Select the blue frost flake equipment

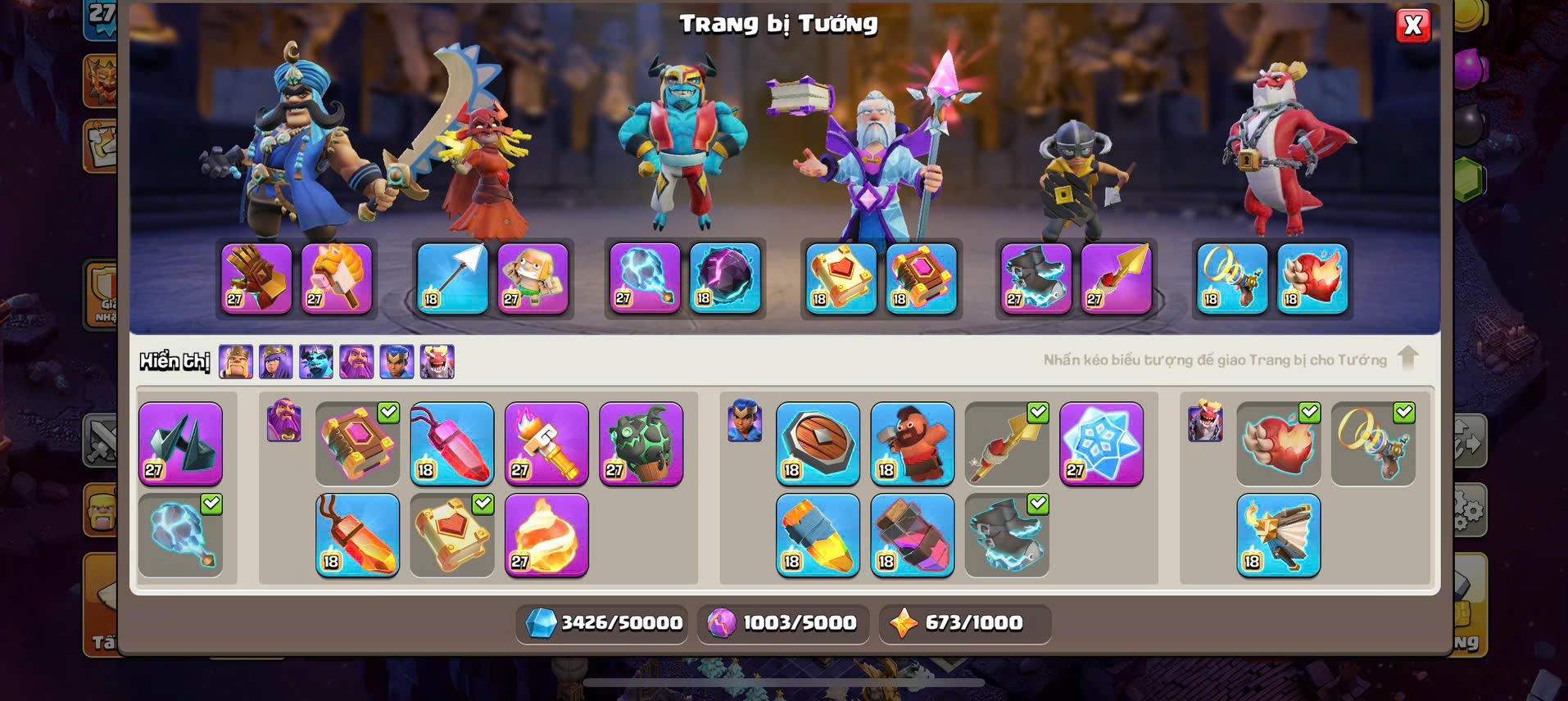[1101, 444]
